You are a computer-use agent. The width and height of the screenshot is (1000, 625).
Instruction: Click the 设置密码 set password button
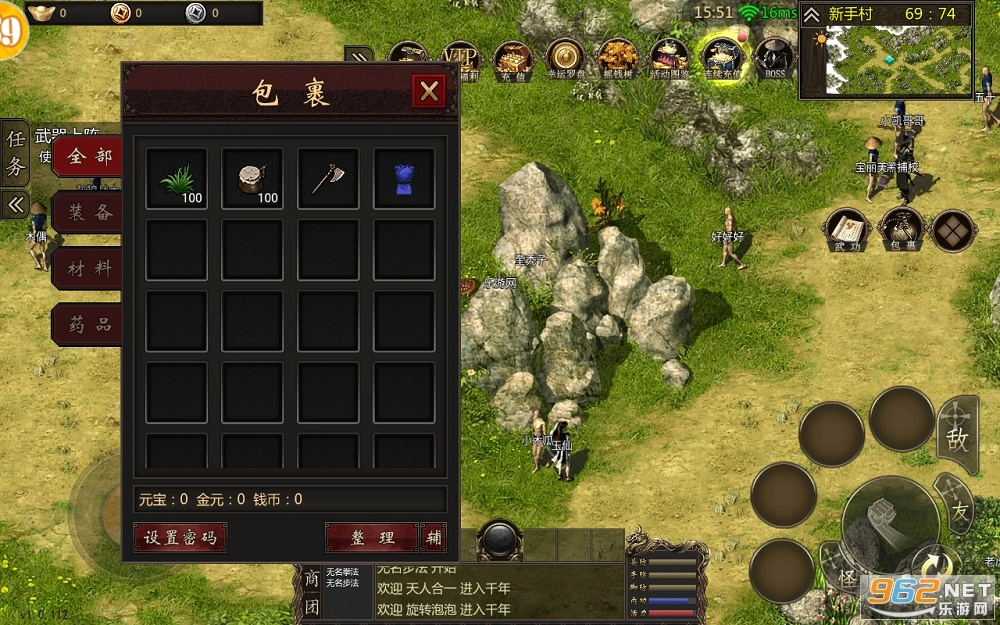coord(180,537)
